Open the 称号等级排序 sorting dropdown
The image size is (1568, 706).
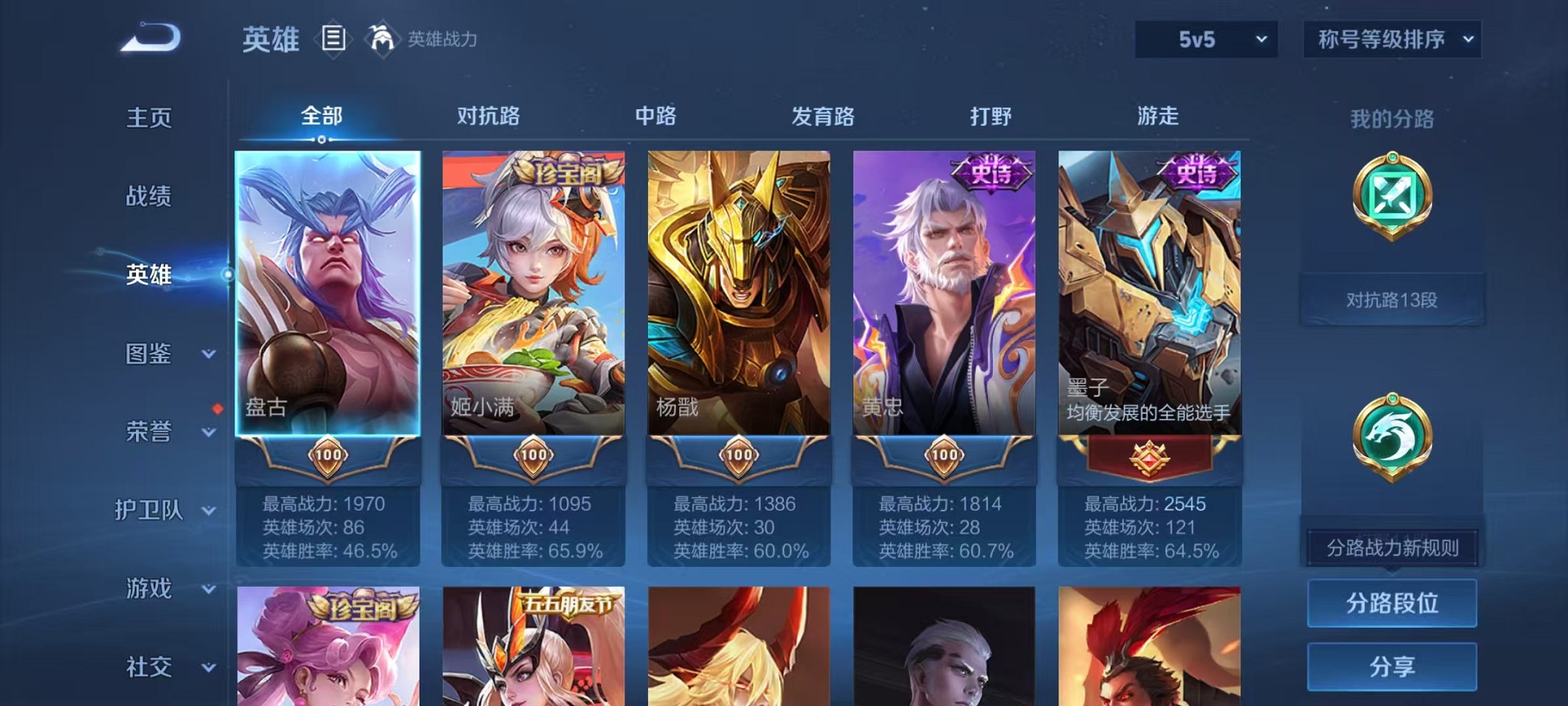coord(1391,37)
